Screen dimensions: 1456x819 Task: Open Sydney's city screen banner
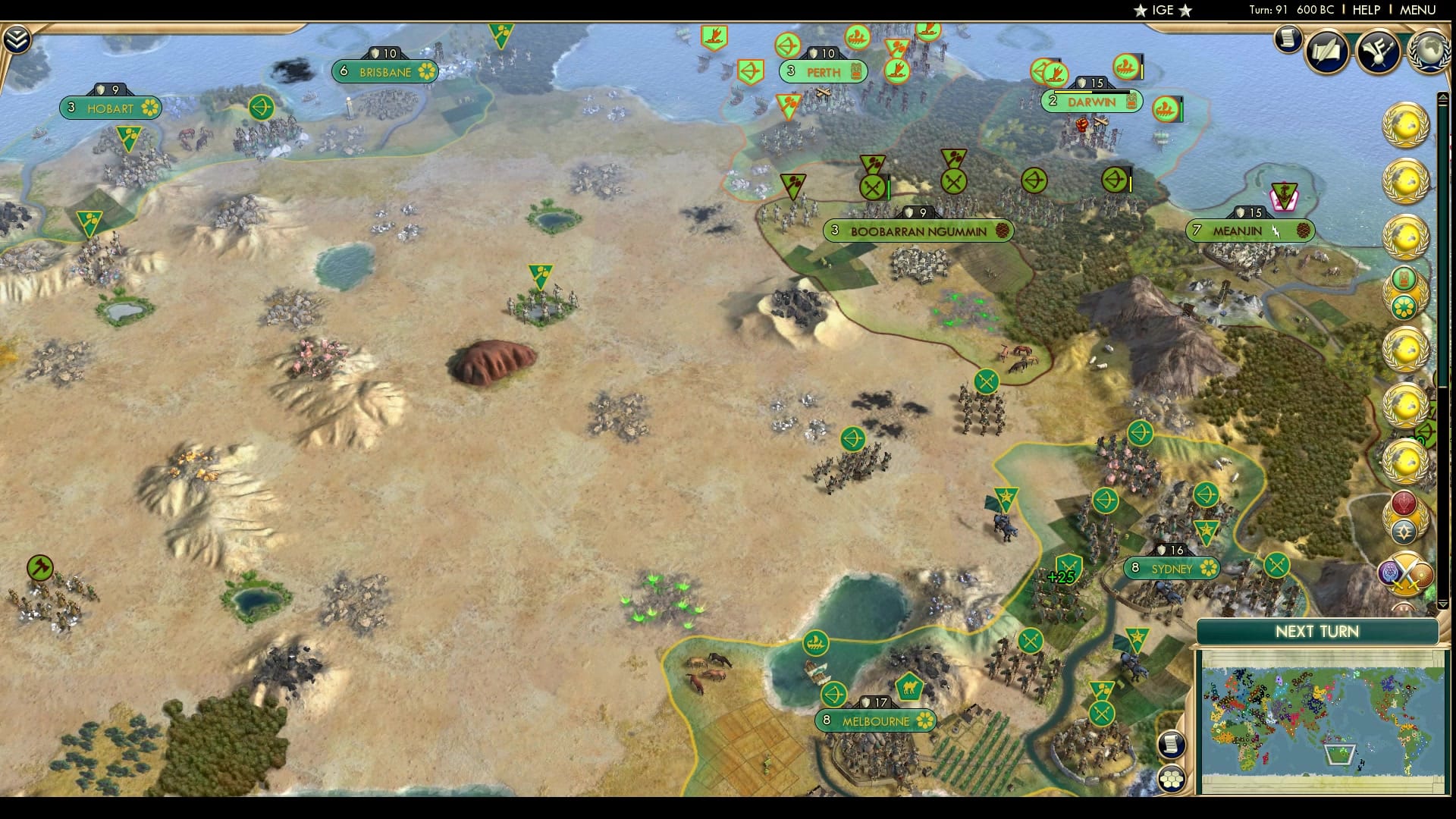coord(1172,568)
